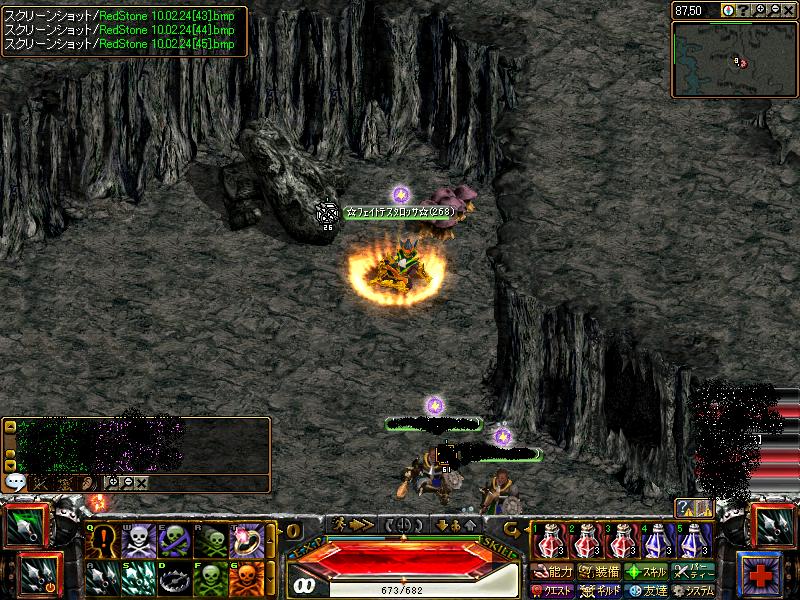Open the 能力 (stats) menu

tap(553, 573)
